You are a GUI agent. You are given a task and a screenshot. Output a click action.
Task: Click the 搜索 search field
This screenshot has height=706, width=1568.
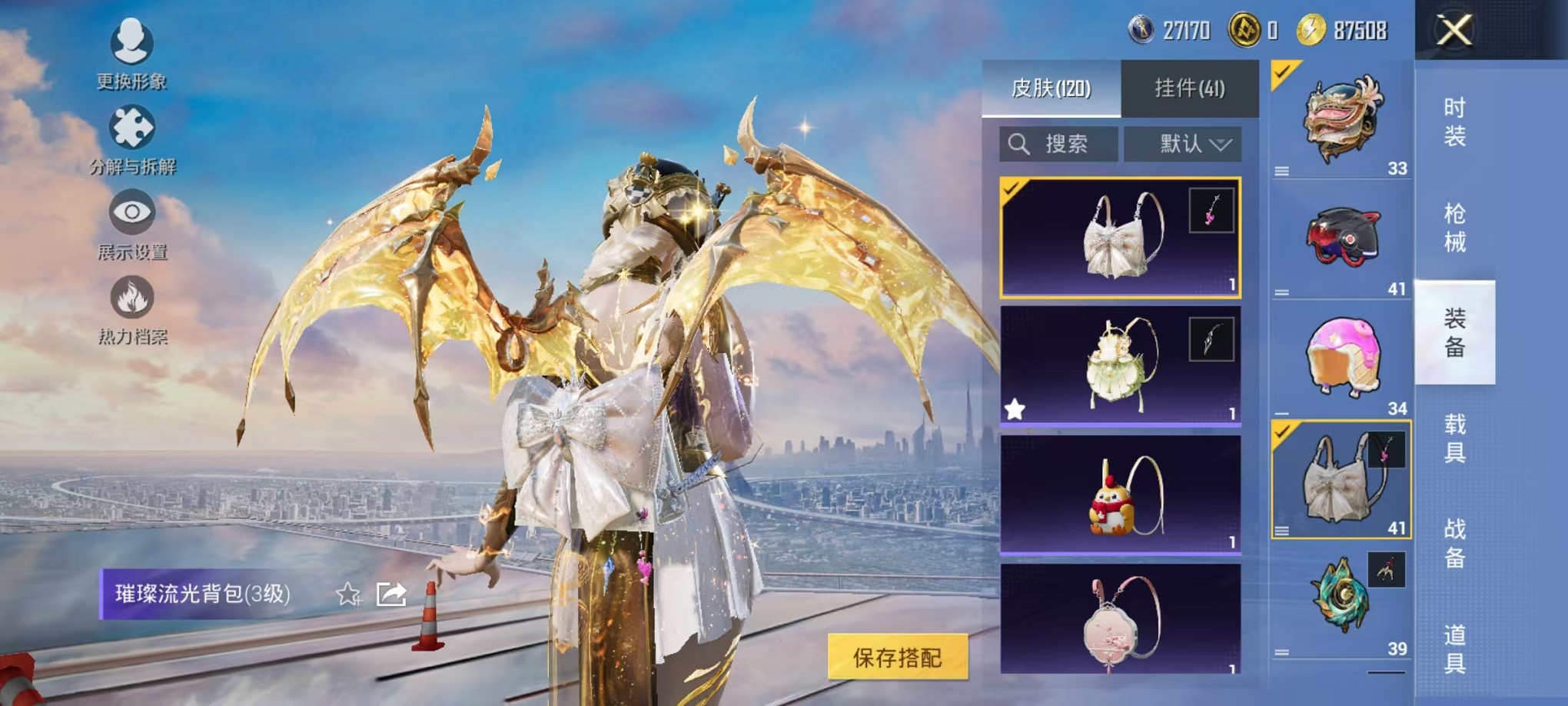[1059, 144]
